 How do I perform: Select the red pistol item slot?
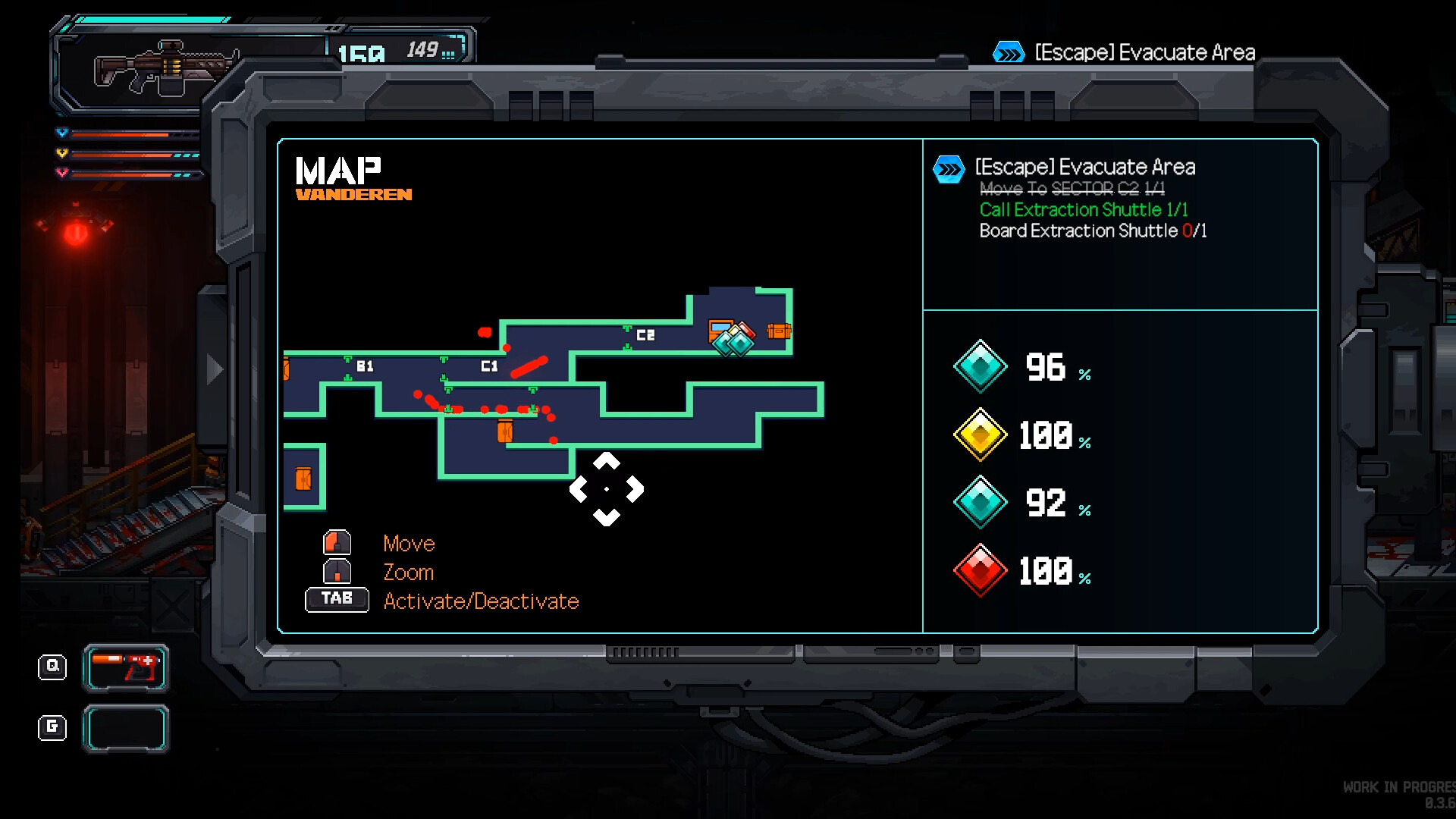[x=126, y=668]
